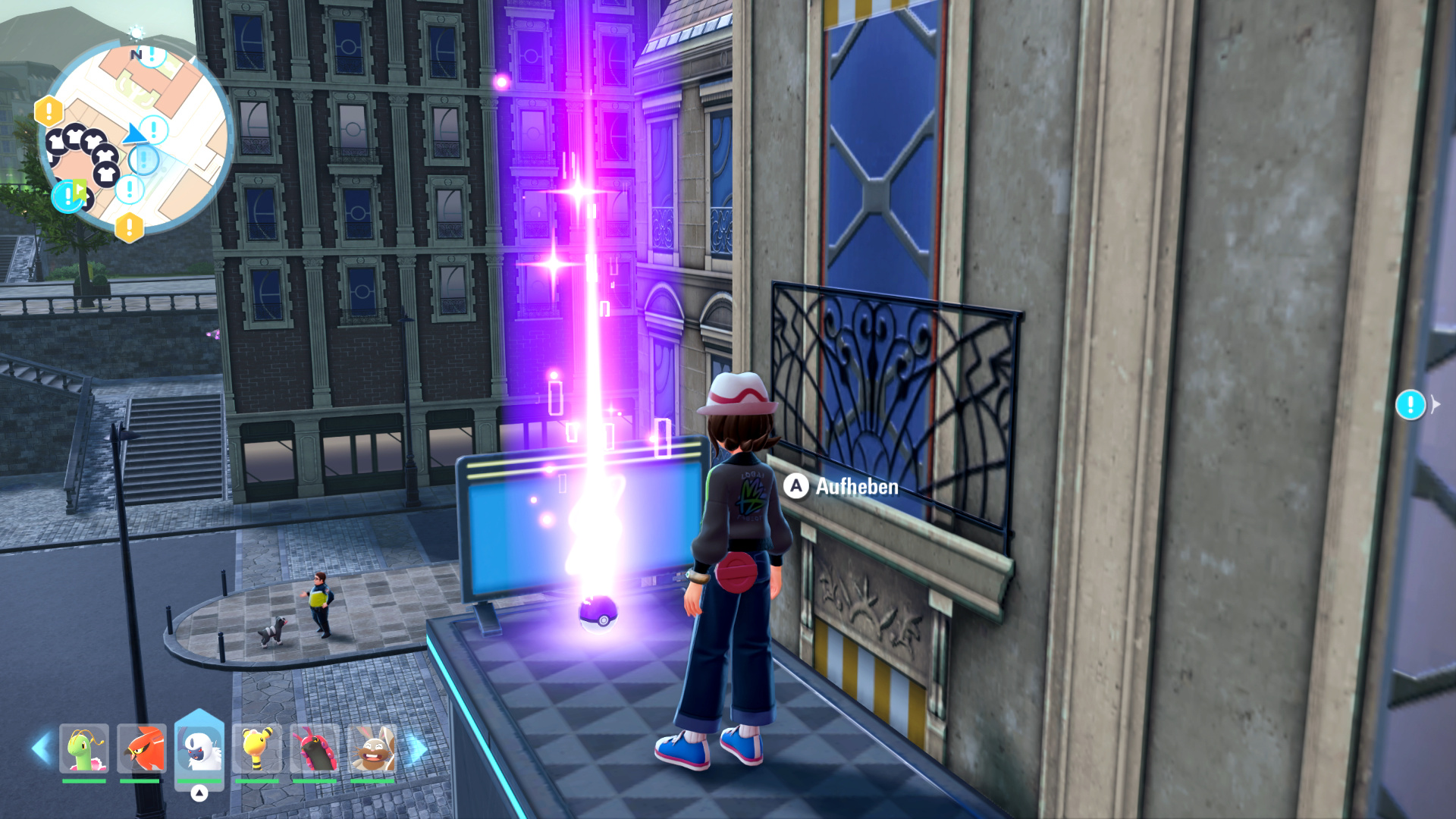Select Ampharos in the party bar
Screen dimensions: 1456x819
257,748
